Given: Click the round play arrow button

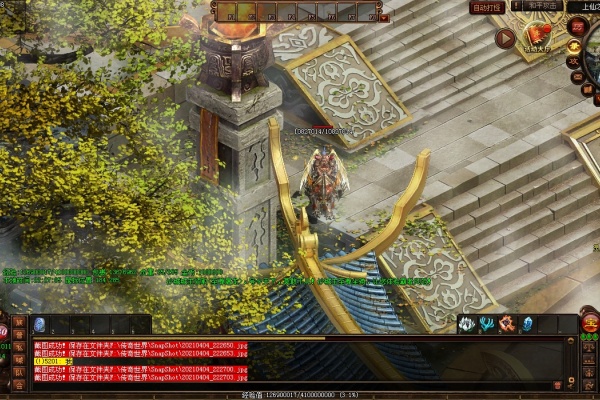Looking at the screenshot, I should point(505,39).
